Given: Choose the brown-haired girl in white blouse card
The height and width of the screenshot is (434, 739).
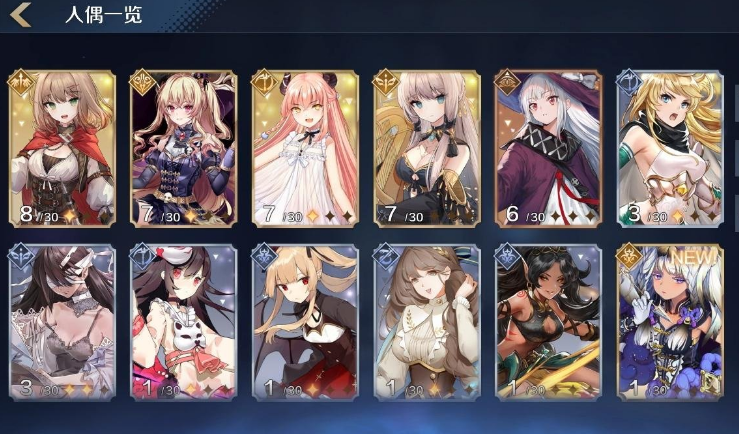Looking at the screenshot, I should (426, 322).
